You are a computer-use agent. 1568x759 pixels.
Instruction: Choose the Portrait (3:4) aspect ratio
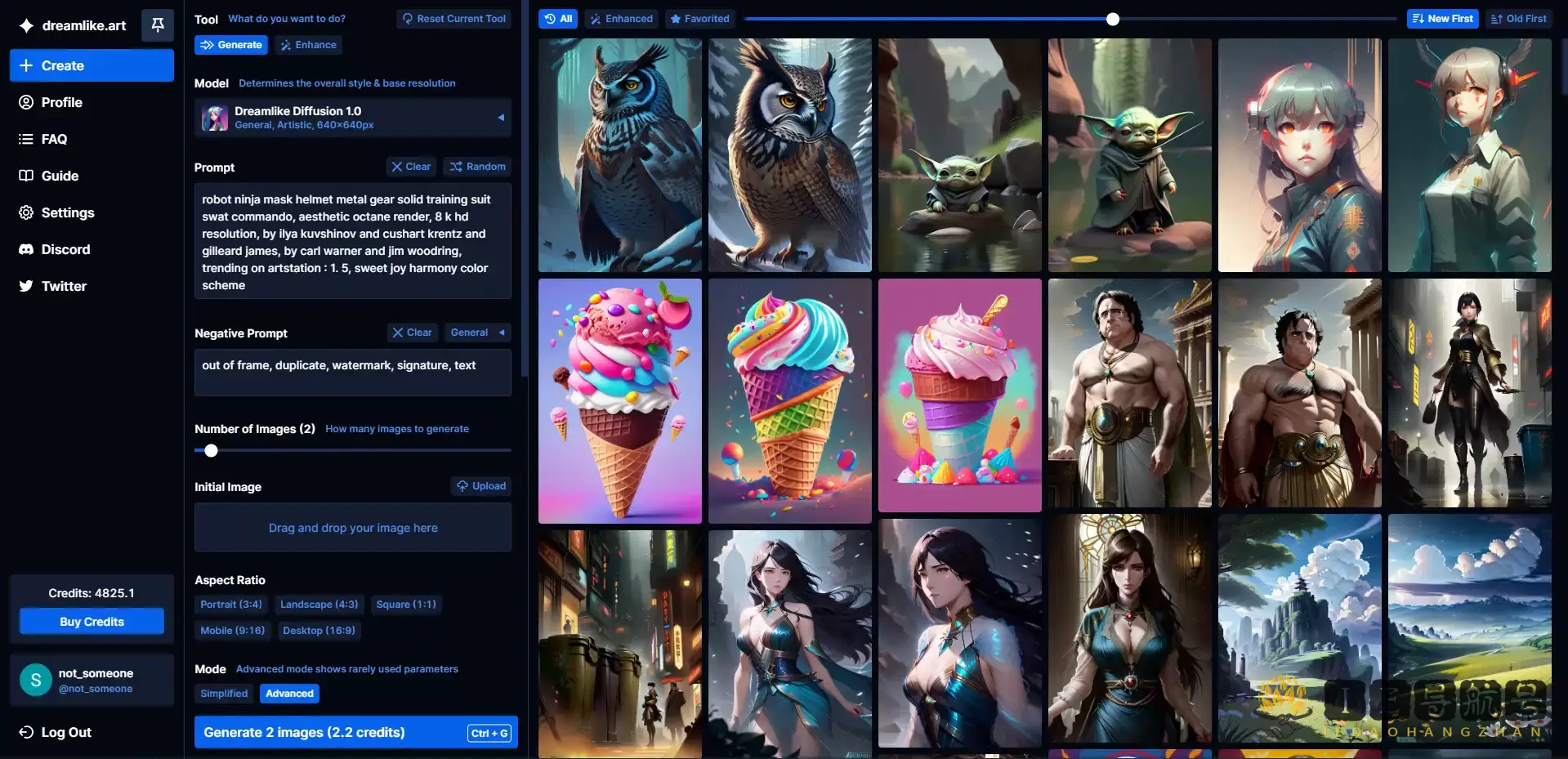pyautogui.click(x=231, y=605)
